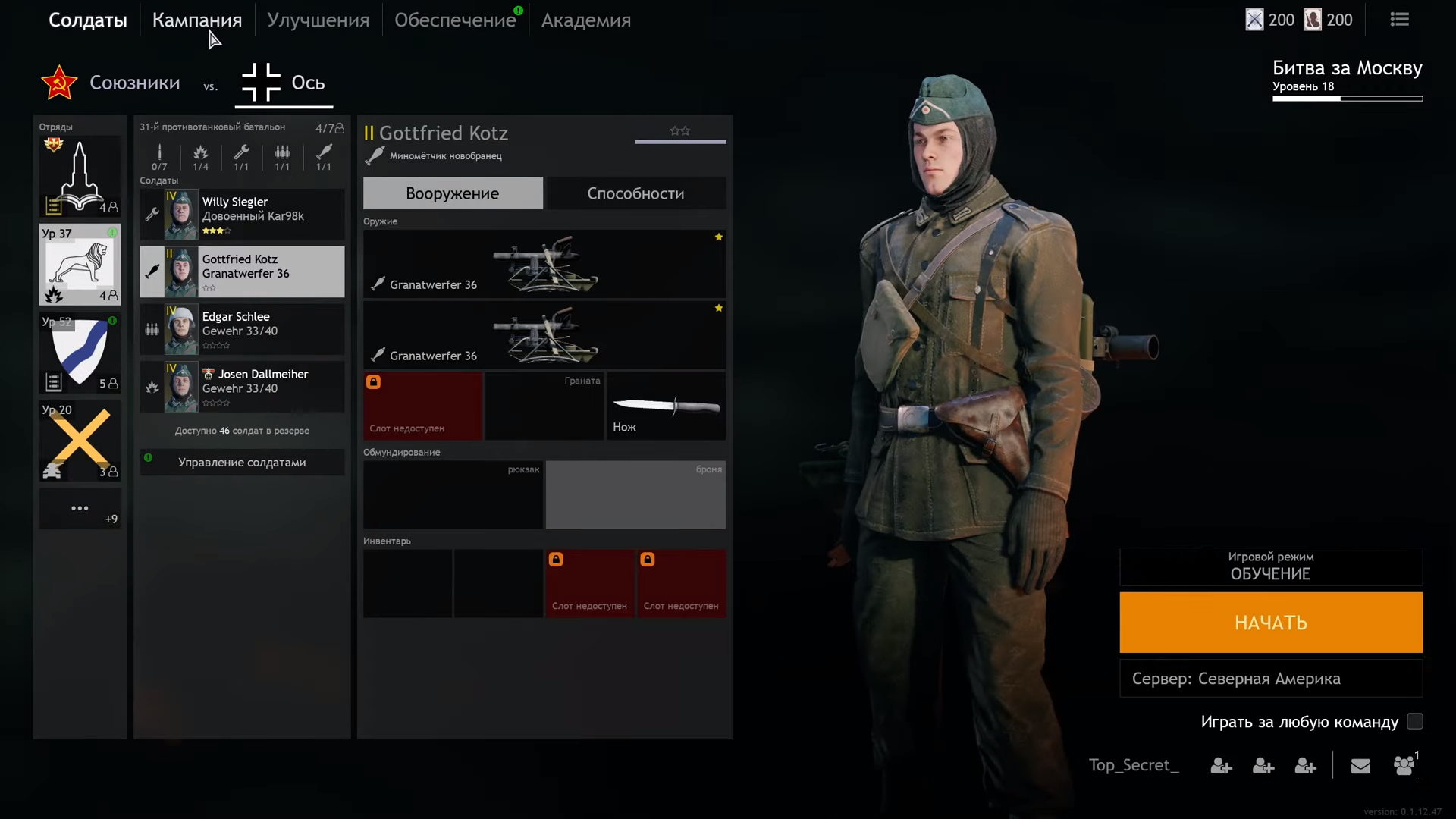Viewport: 1456px width, 819px height.
Task: Select the Союзники faction
Action: coord(111,83)
